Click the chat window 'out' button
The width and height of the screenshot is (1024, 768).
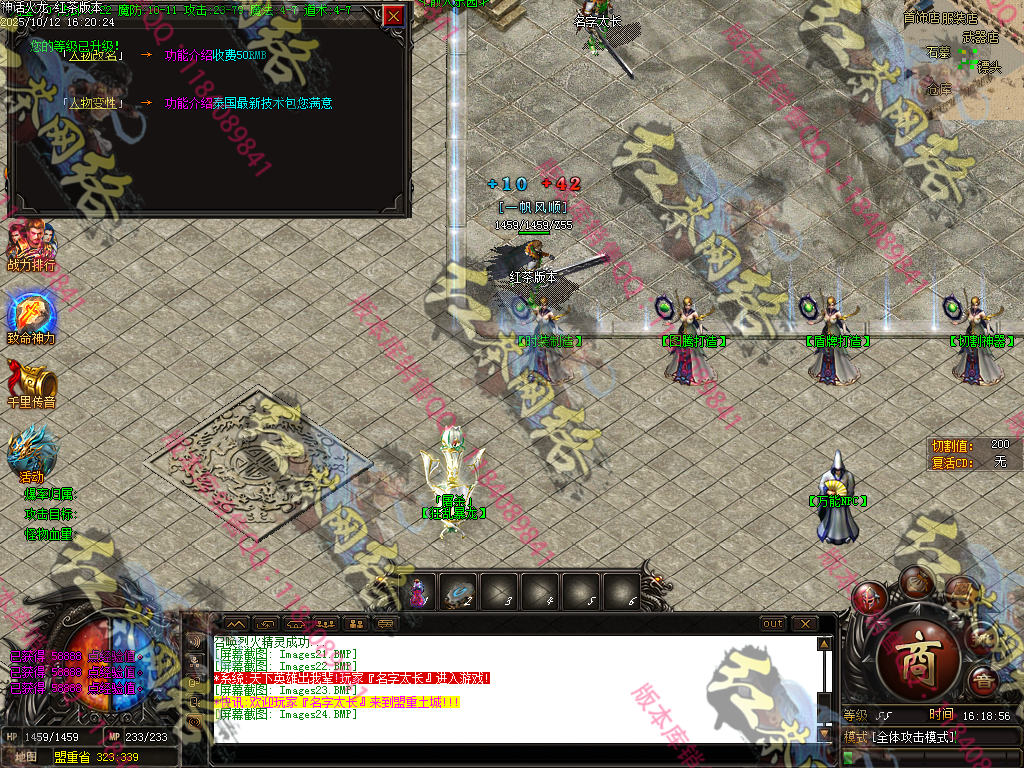[773, 624]
